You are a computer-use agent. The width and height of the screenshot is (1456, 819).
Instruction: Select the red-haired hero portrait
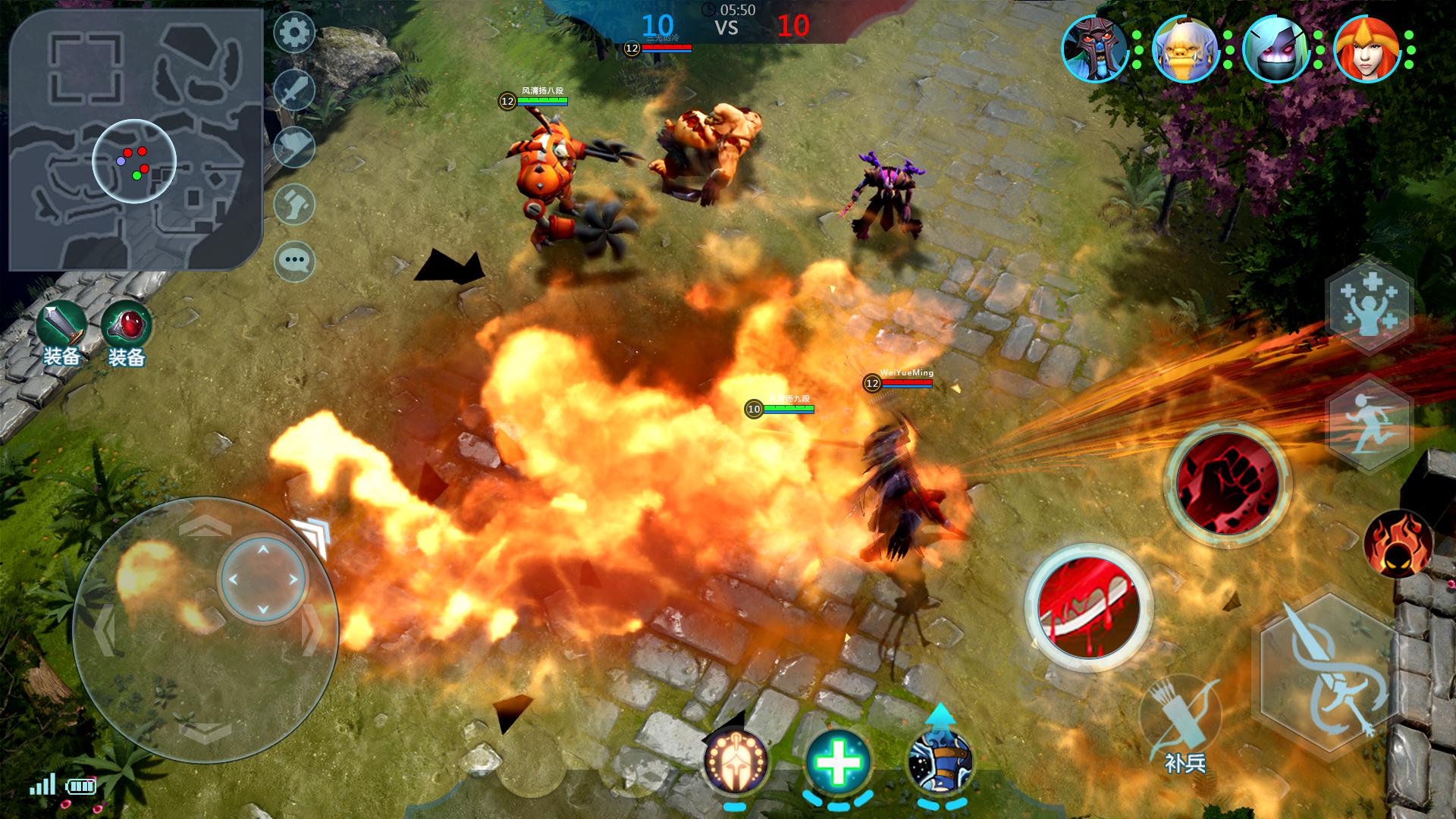(x=1367, y=49)
